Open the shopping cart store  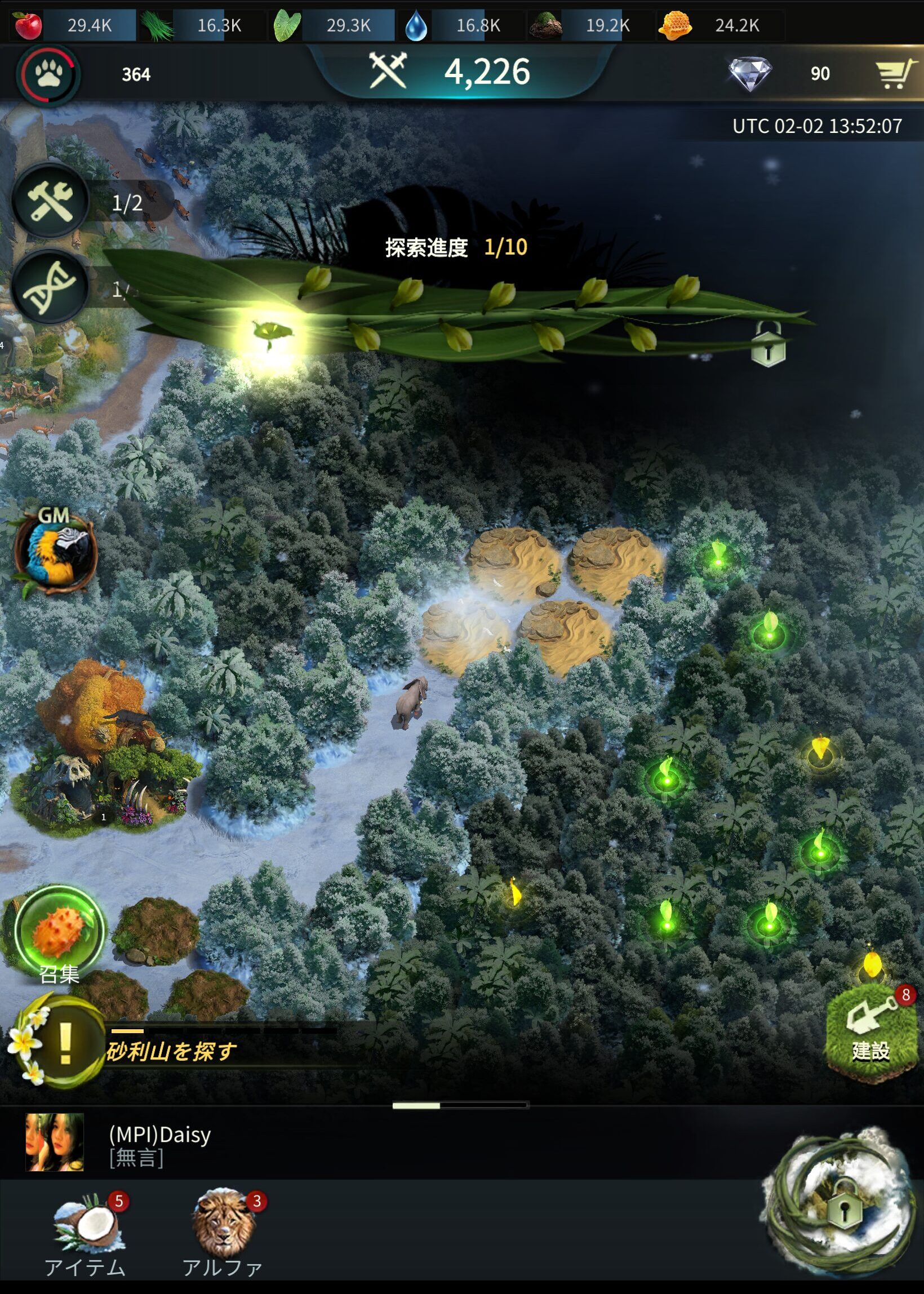click(x=894, y=74)
